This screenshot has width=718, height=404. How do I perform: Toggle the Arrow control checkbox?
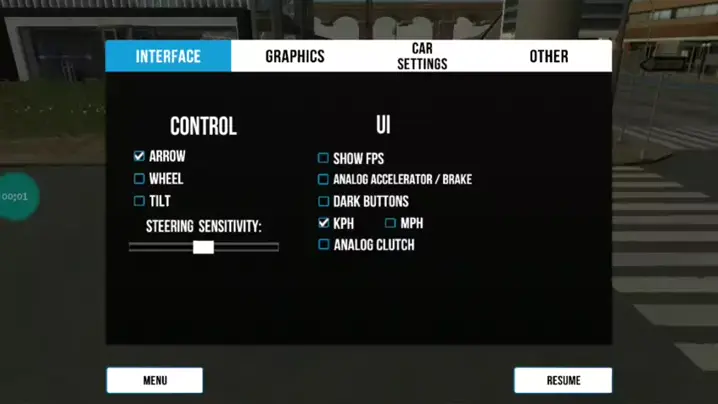[139, 156]
